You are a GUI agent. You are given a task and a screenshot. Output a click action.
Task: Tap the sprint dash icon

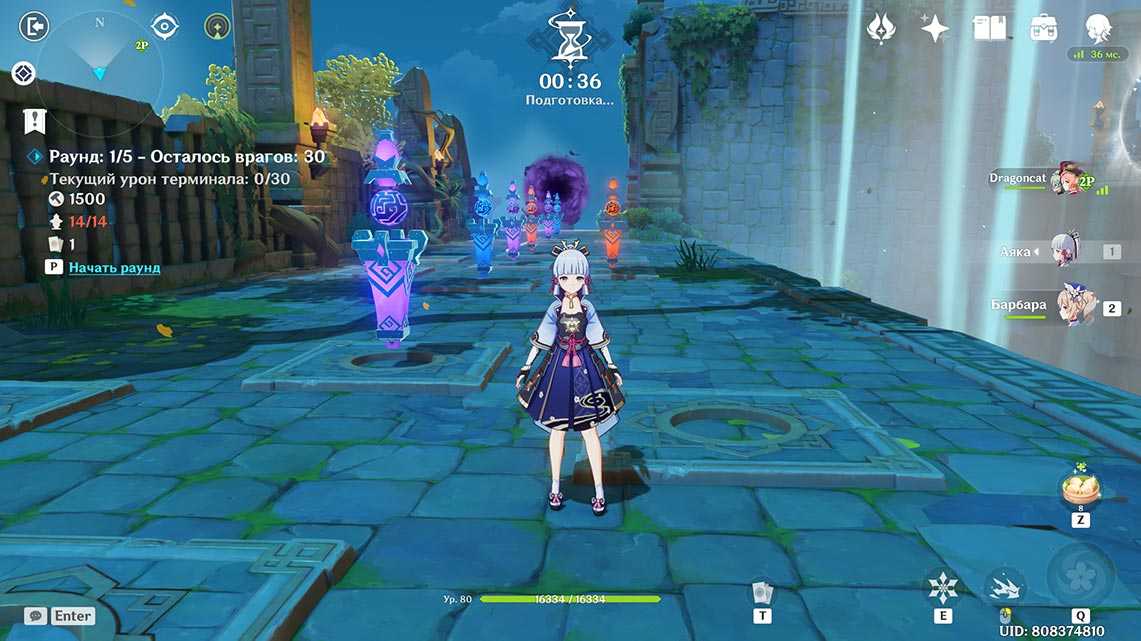pyautogui.click(x=1004, y=587)
